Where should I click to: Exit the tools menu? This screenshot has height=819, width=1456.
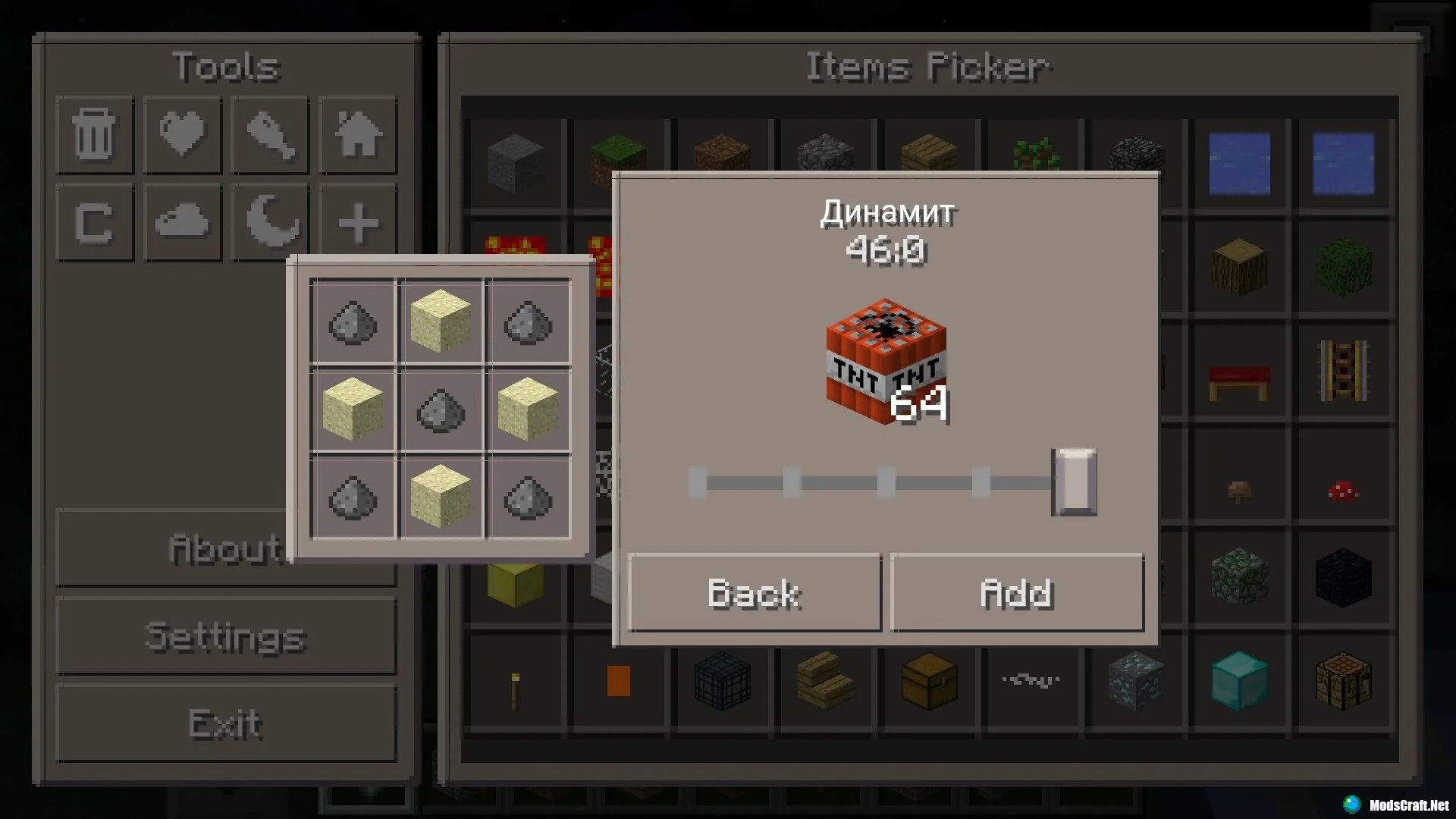pyautogui.click(x=226, y=724)
